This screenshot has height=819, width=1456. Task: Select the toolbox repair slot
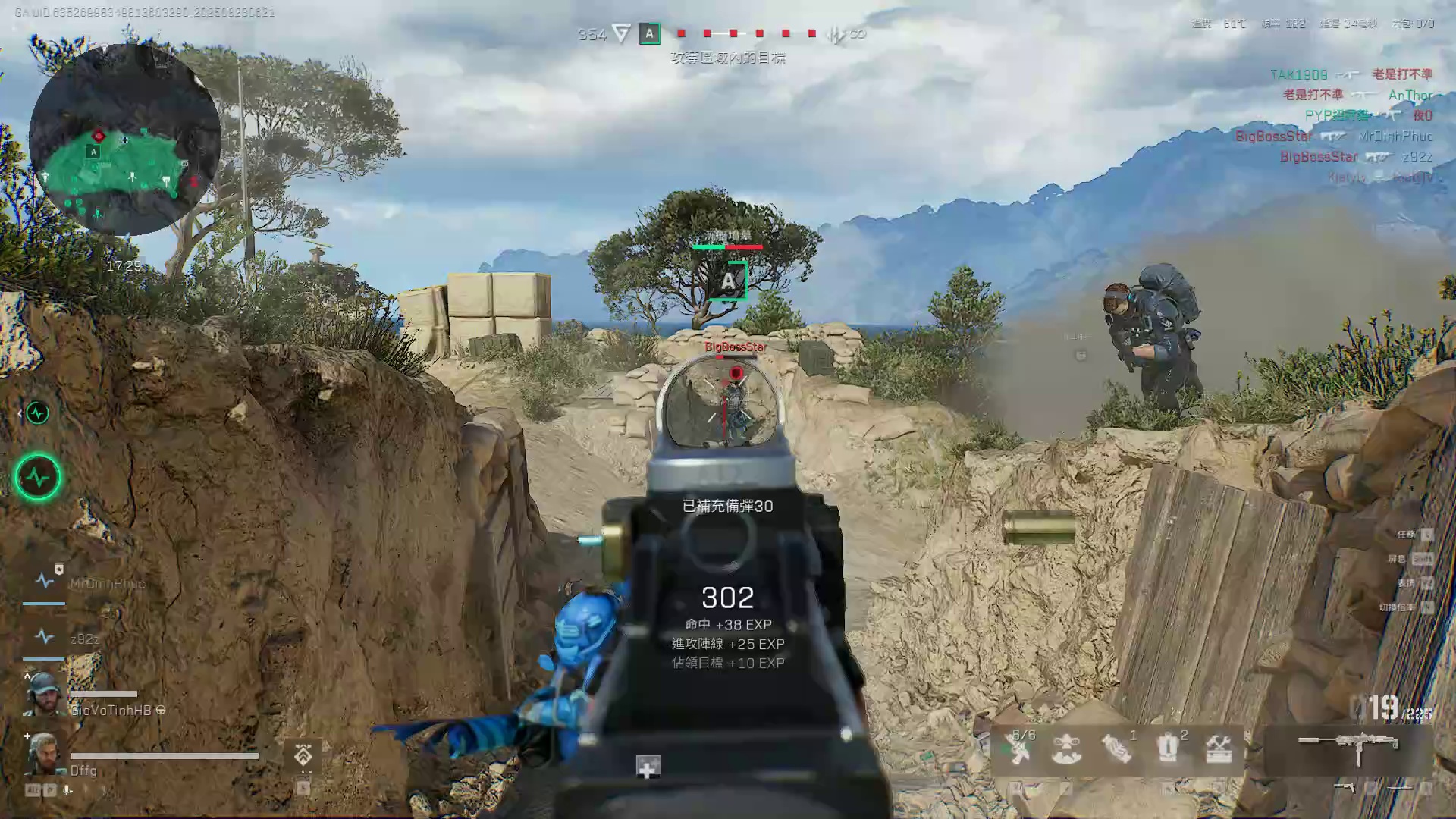coord(1218,749)
